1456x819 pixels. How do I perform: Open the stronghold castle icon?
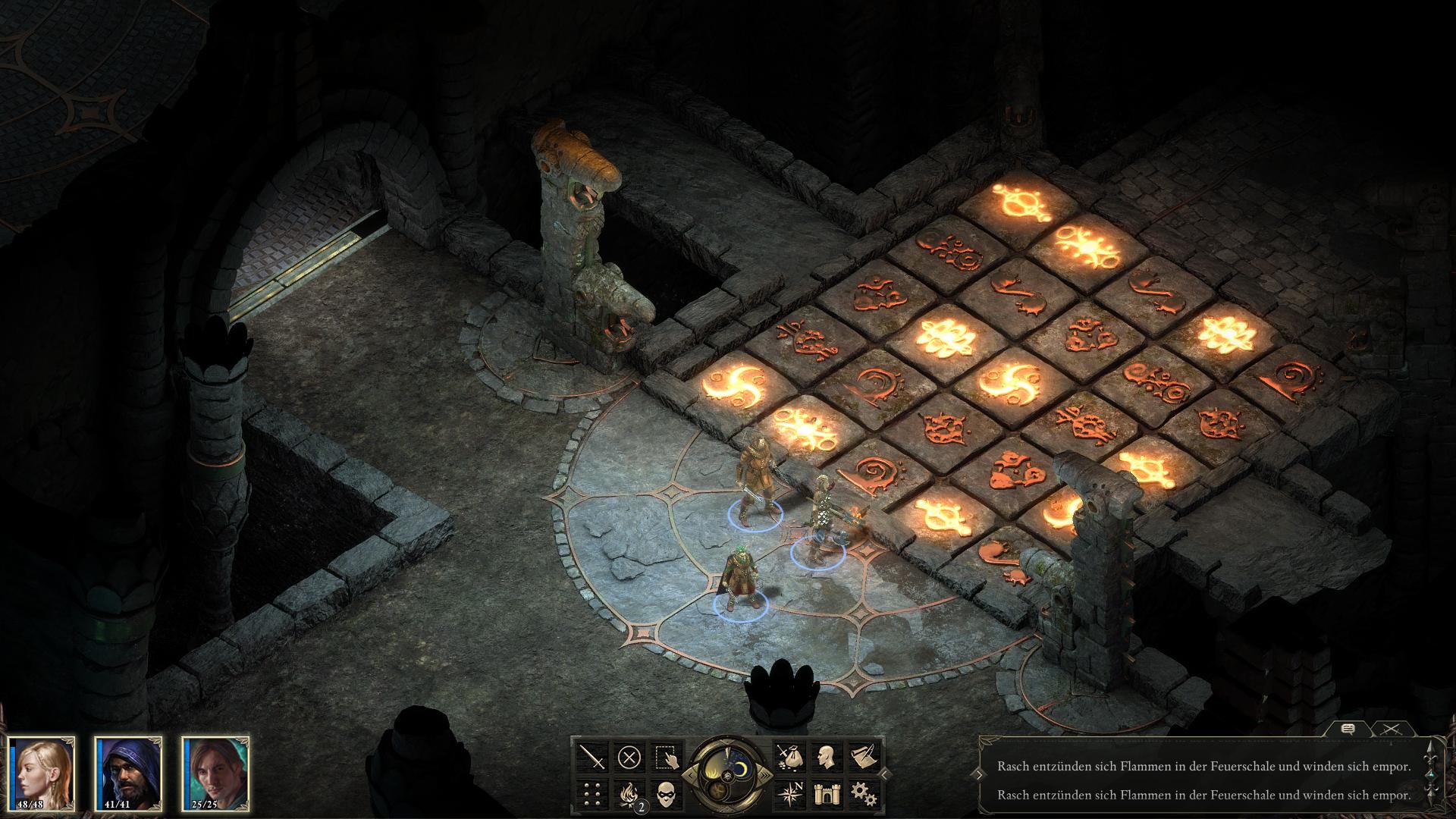(827, 793)
